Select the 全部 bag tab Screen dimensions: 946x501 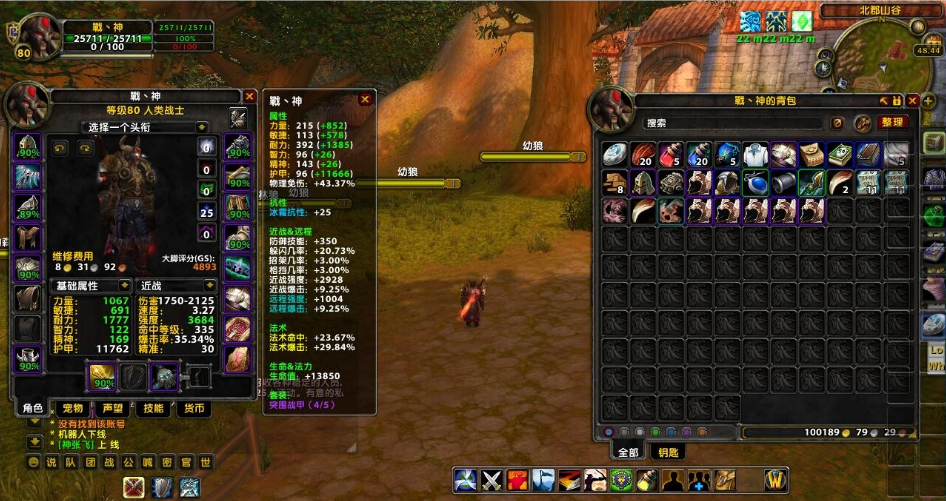(x=627, y=452)
